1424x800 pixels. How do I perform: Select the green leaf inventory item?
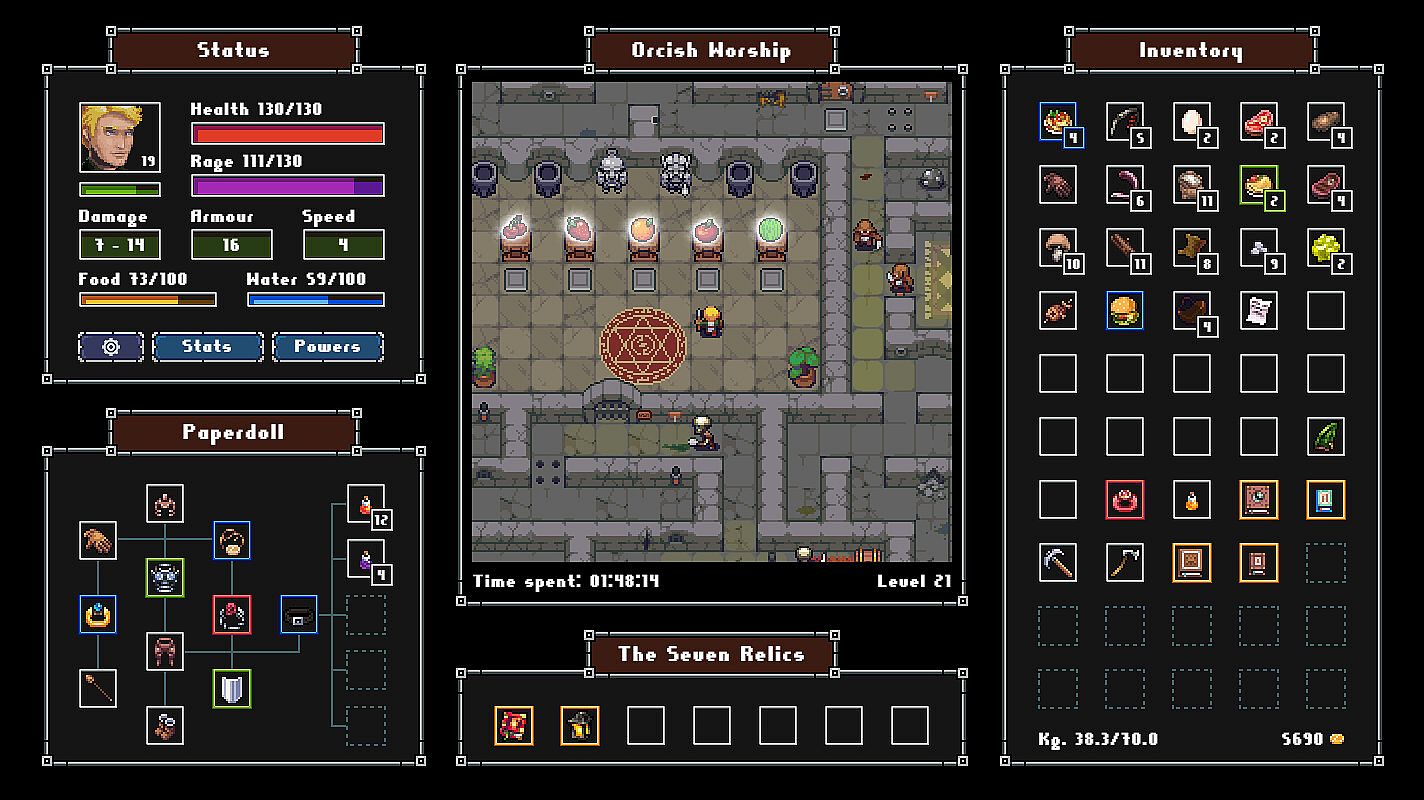click(x=1325, y=437)
